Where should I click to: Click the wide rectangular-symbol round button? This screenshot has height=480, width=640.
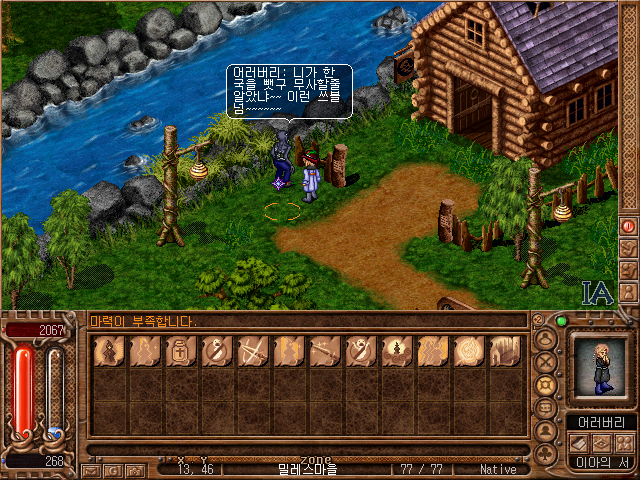(546, 408)
